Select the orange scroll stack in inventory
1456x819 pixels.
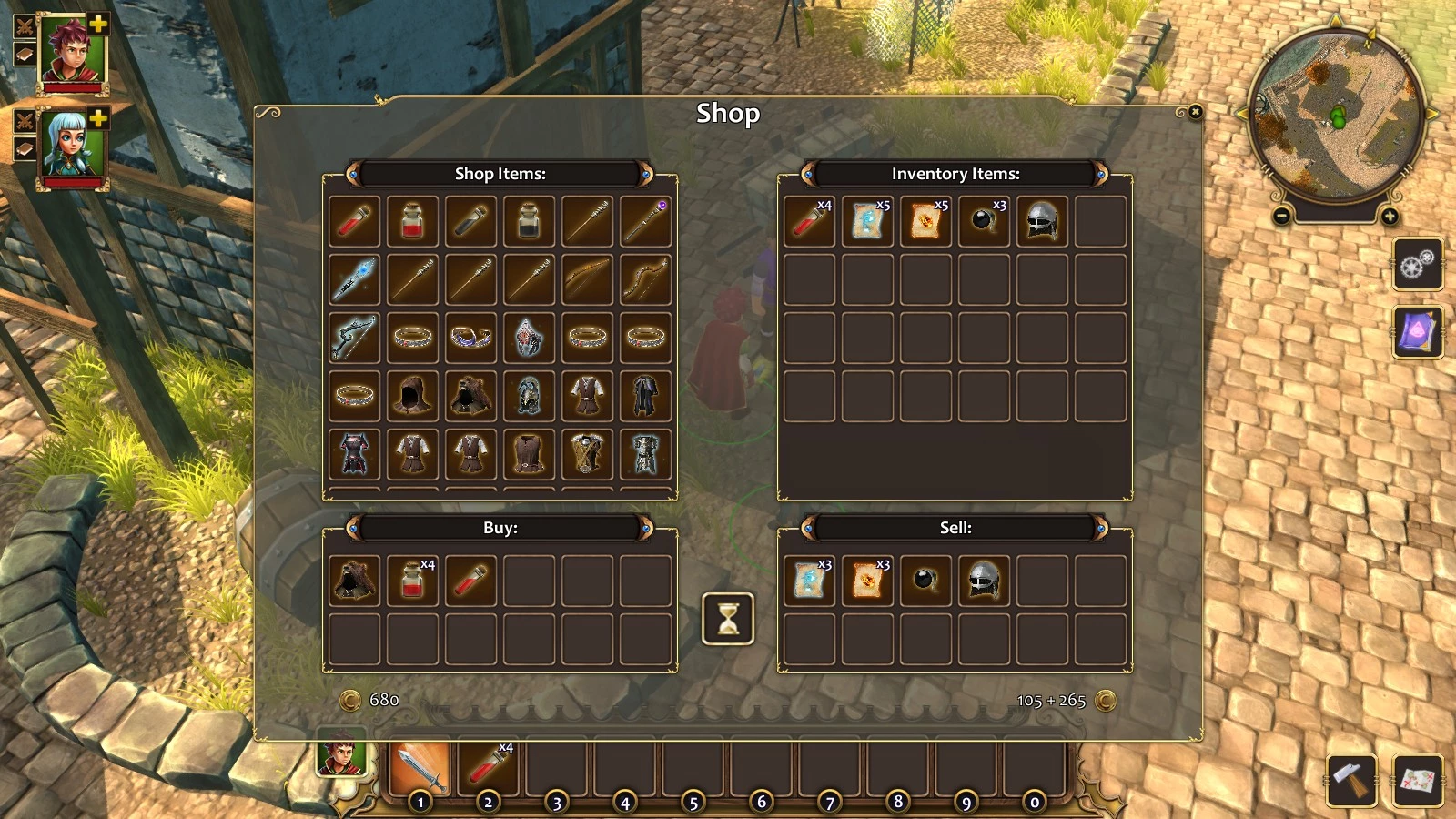coord(925,221)
